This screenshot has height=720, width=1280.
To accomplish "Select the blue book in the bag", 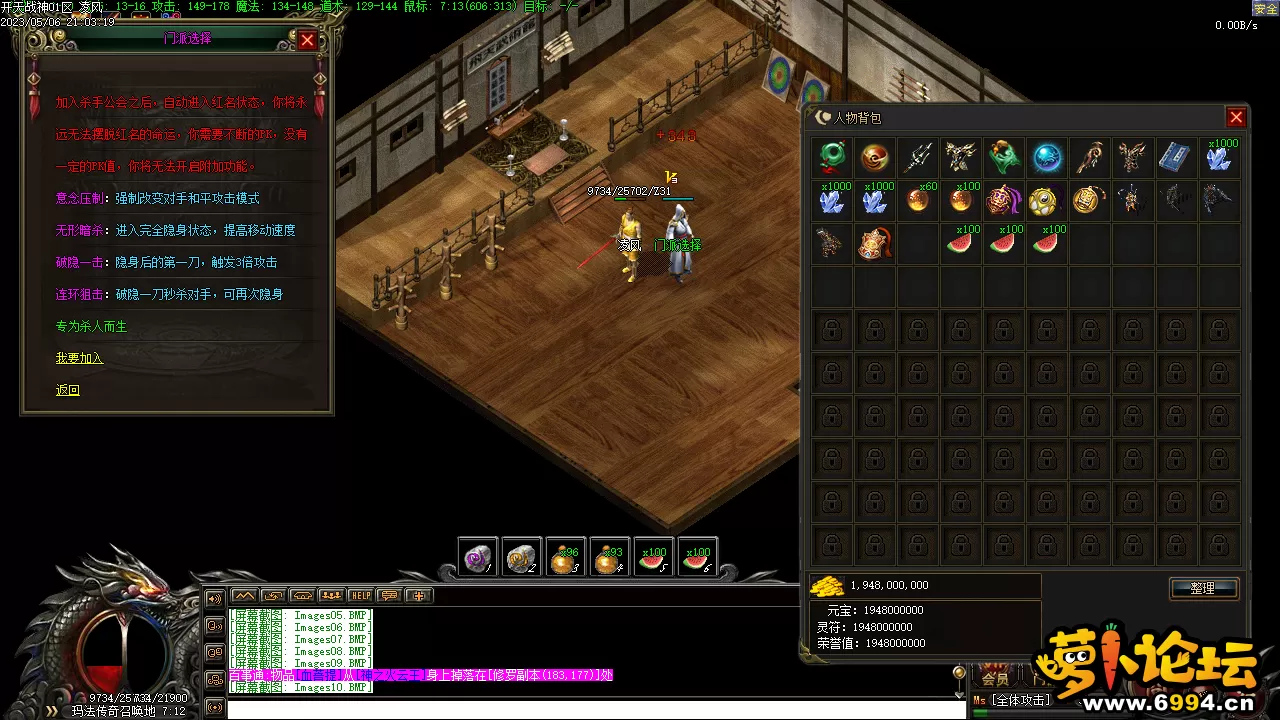I will click(x=1176, y=157).
